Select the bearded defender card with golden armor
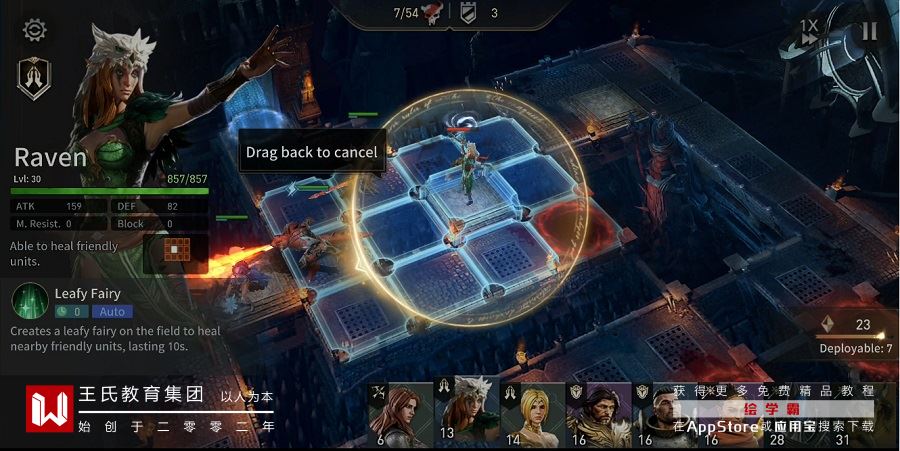This screenshot has height=451, width=900. 598,413
